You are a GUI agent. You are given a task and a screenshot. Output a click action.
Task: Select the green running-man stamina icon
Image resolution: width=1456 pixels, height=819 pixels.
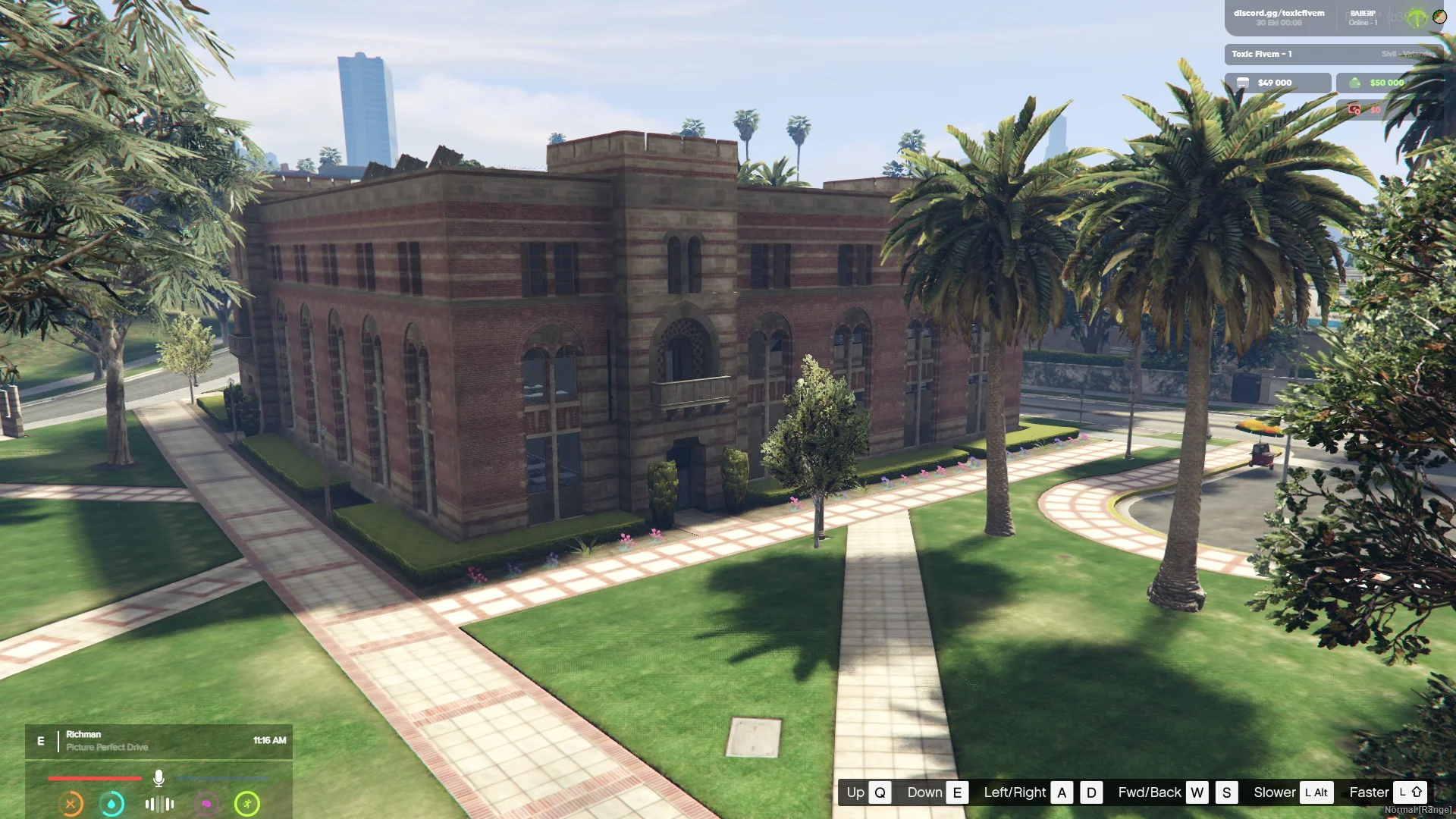(x=247, y=804)
